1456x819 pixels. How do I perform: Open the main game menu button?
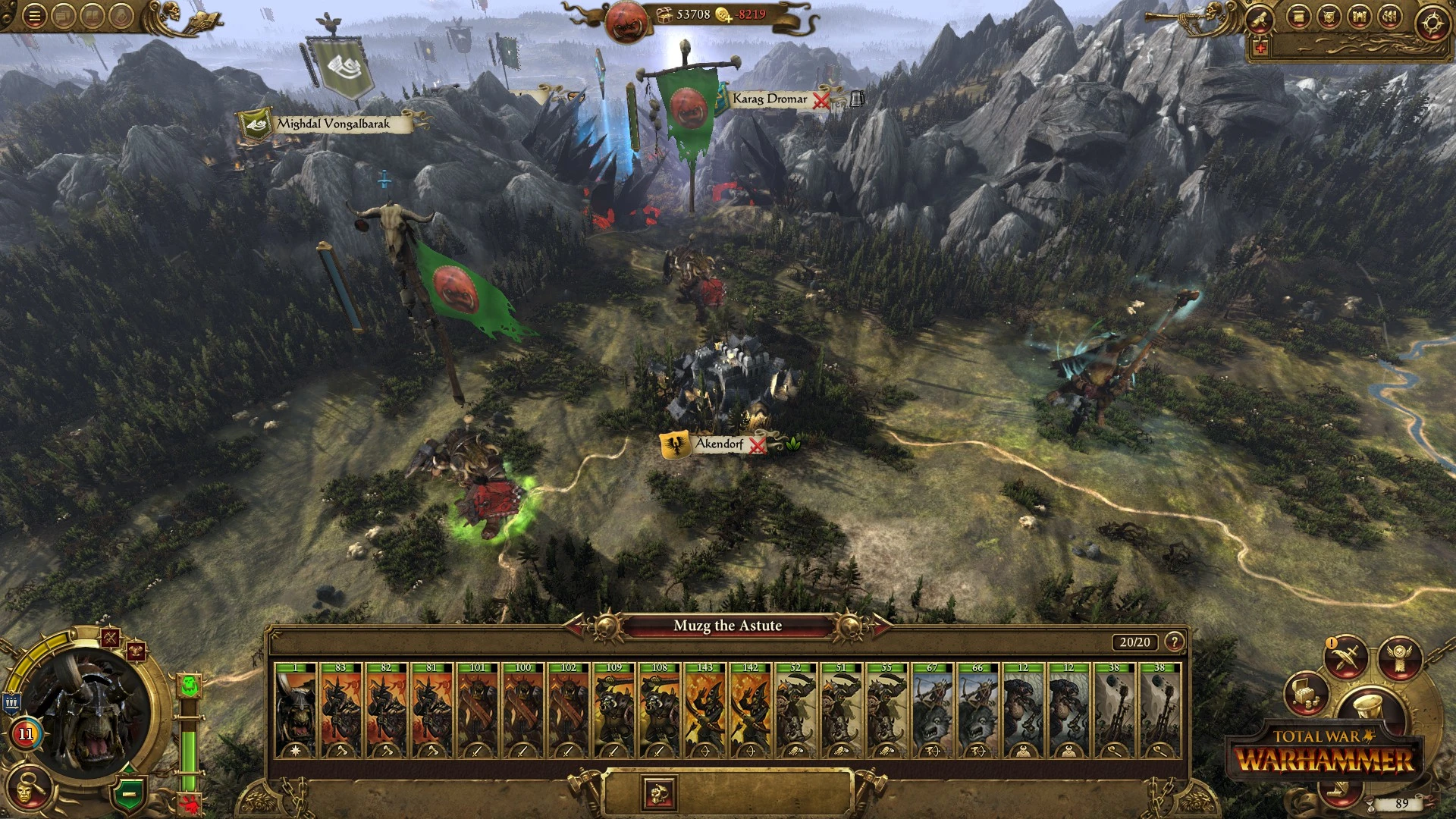pos(33,17)
